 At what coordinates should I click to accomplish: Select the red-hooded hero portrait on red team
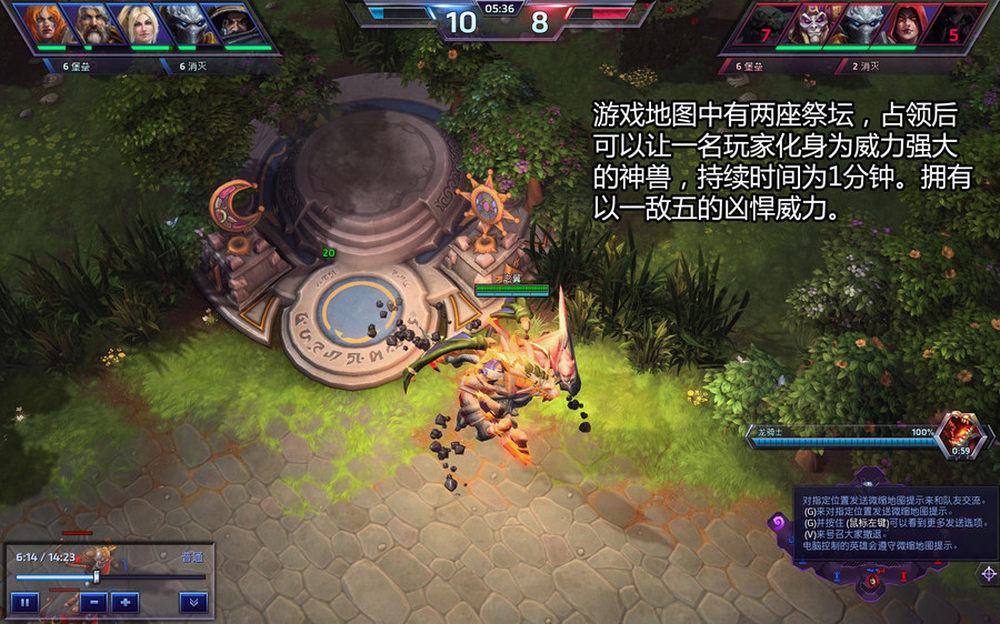coord(904,24)
